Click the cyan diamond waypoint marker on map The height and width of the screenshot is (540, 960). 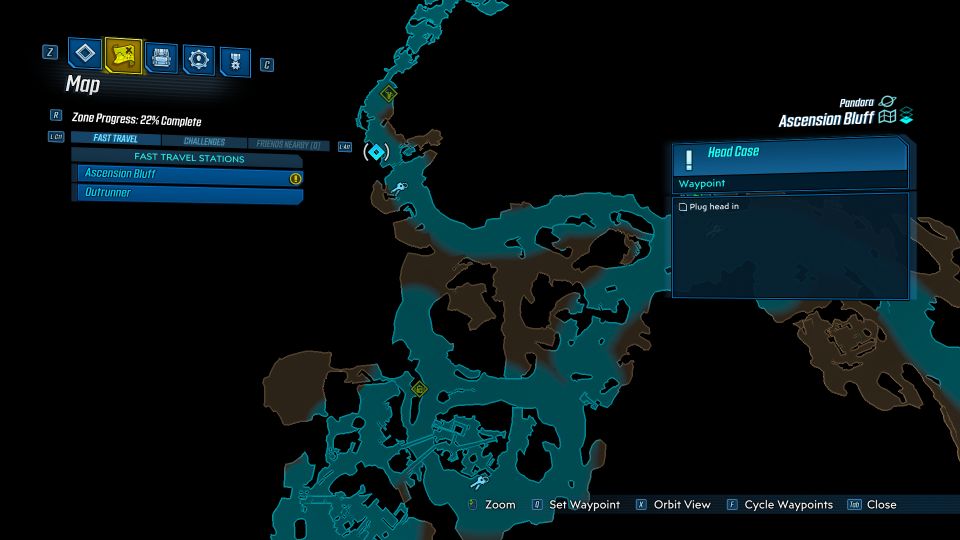click(376, 152)
